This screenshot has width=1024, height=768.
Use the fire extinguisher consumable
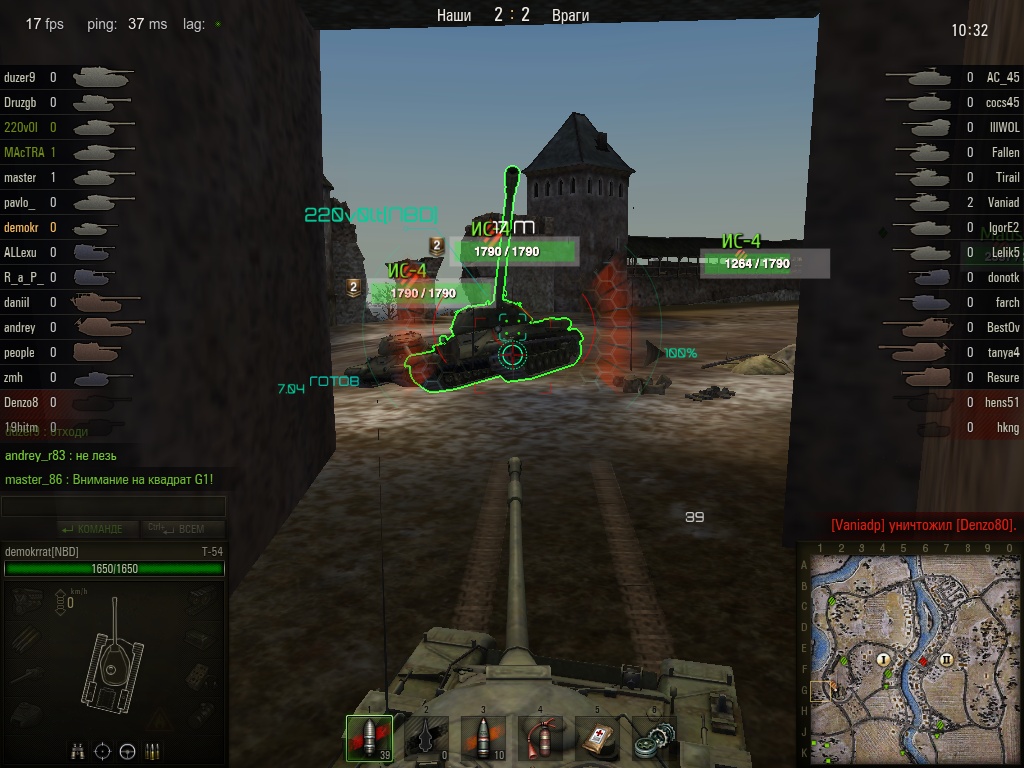pyautogui.click(x=540, y=738)
